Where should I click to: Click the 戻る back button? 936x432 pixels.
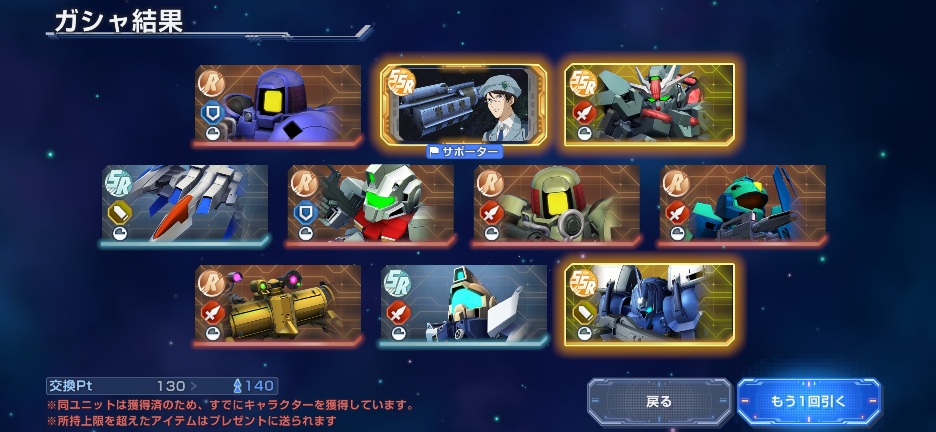pyautogui.click(x=659, y=401)
